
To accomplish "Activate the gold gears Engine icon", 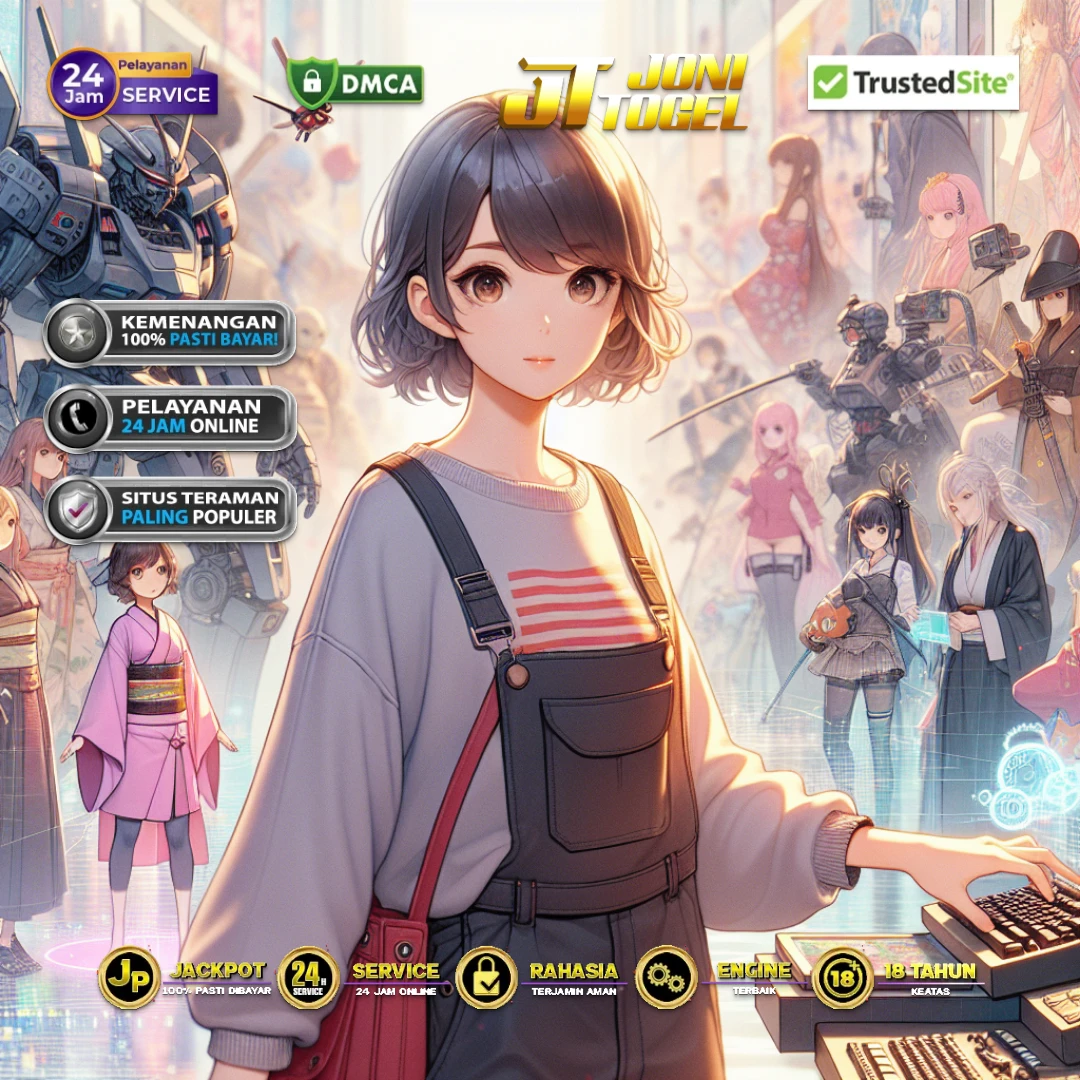I will [x=665, y=977].
